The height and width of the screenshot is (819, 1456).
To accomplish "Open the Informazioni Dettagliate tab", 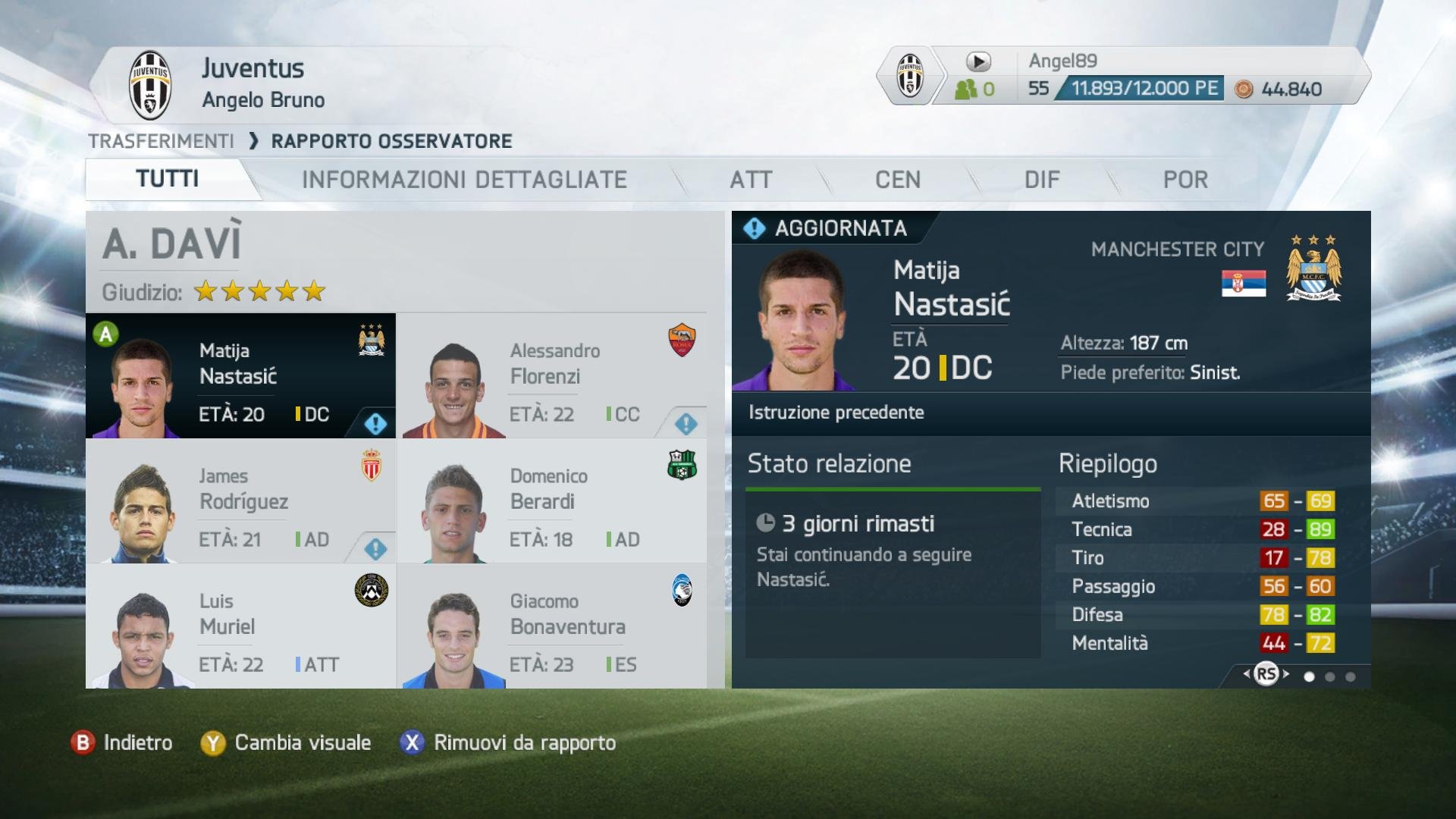I will point(464,180).
